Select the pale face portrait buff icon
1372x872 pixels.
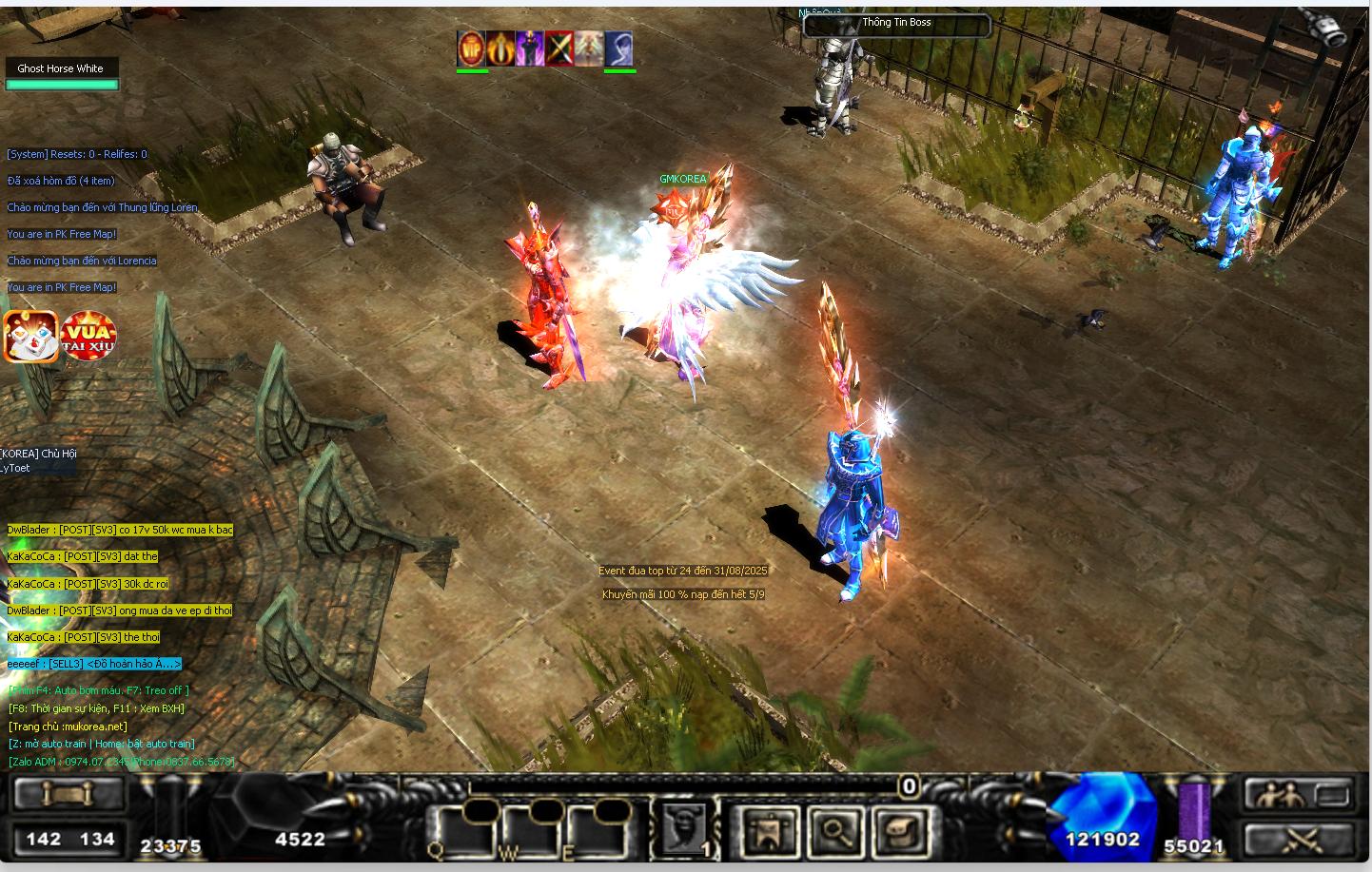click(x=618, y=48)
